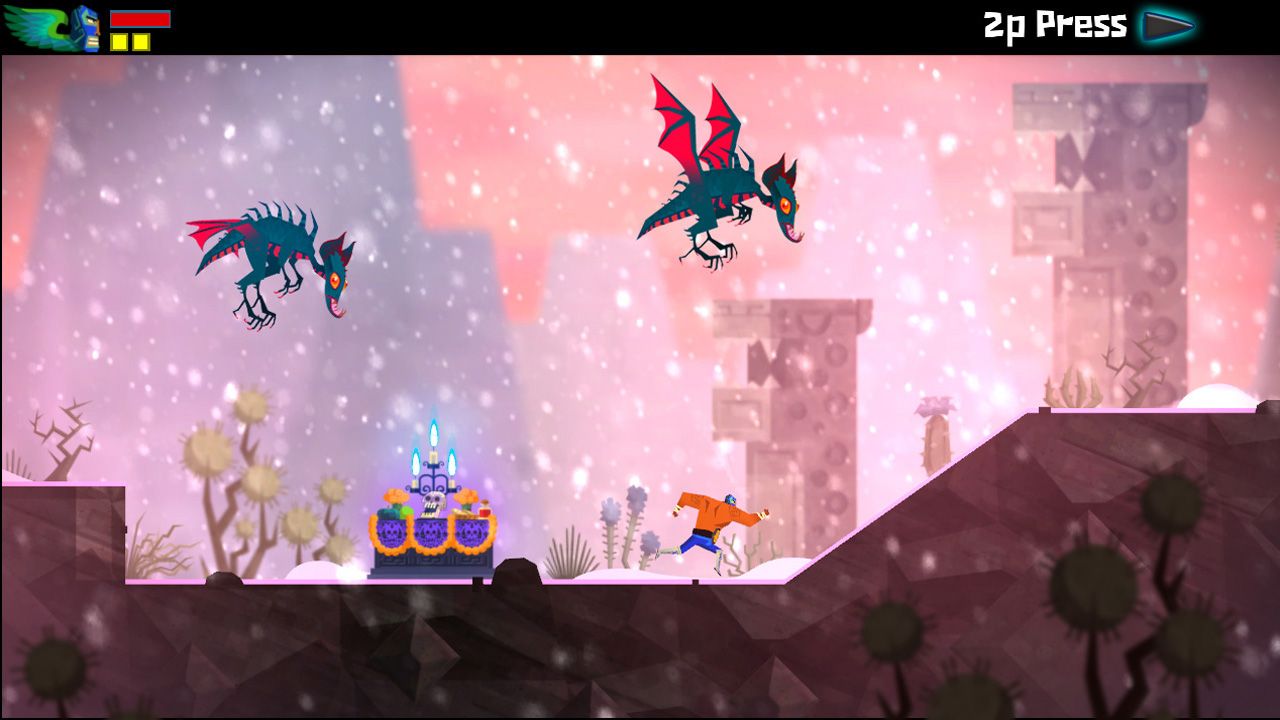The image size is (1280, 720).
Task: Click the left yellow stamina square
Action: (x=120, y=43)
